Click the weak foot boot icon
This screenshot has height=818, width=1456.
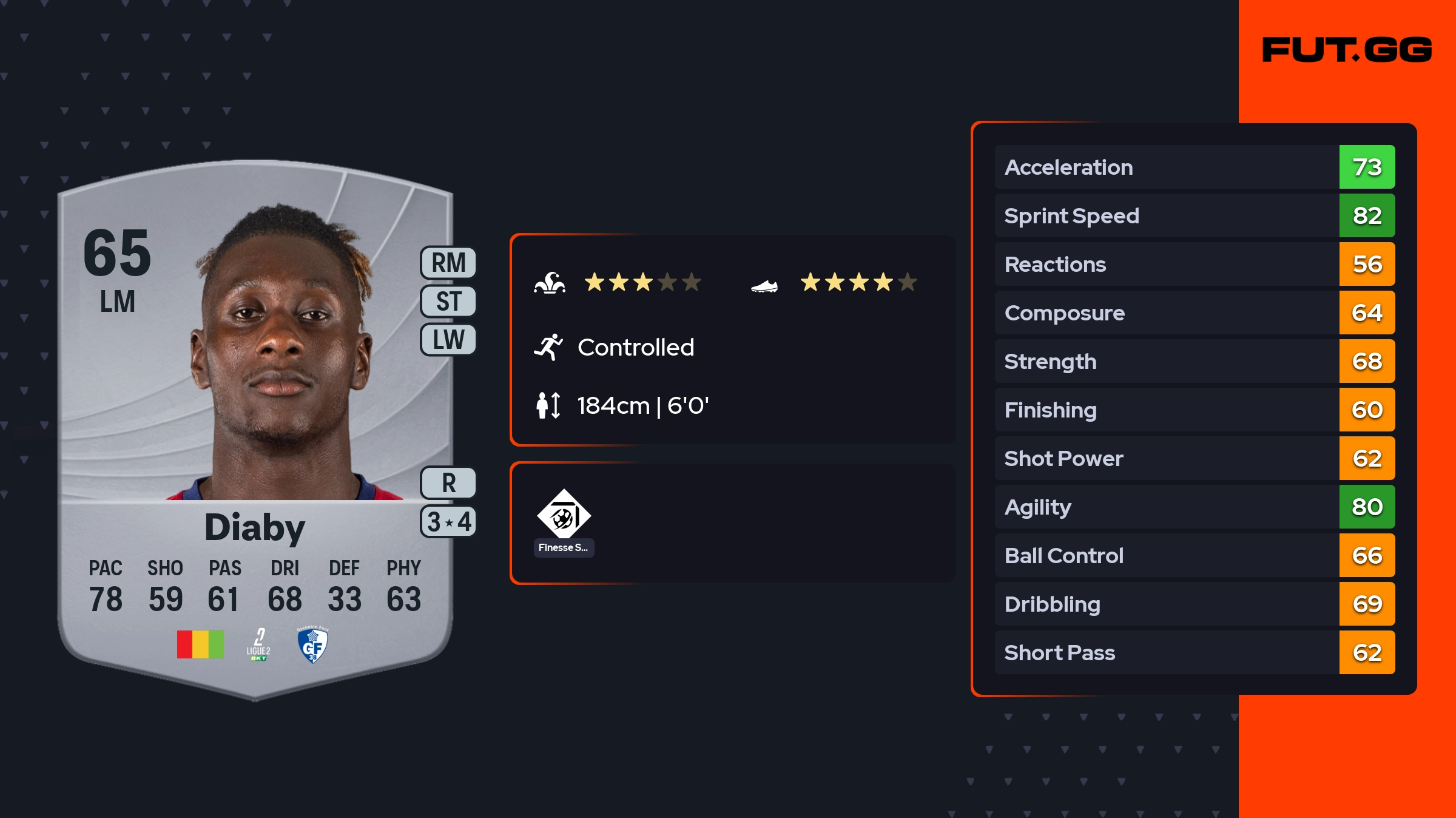pyautogui.click(x=764, y=285)
